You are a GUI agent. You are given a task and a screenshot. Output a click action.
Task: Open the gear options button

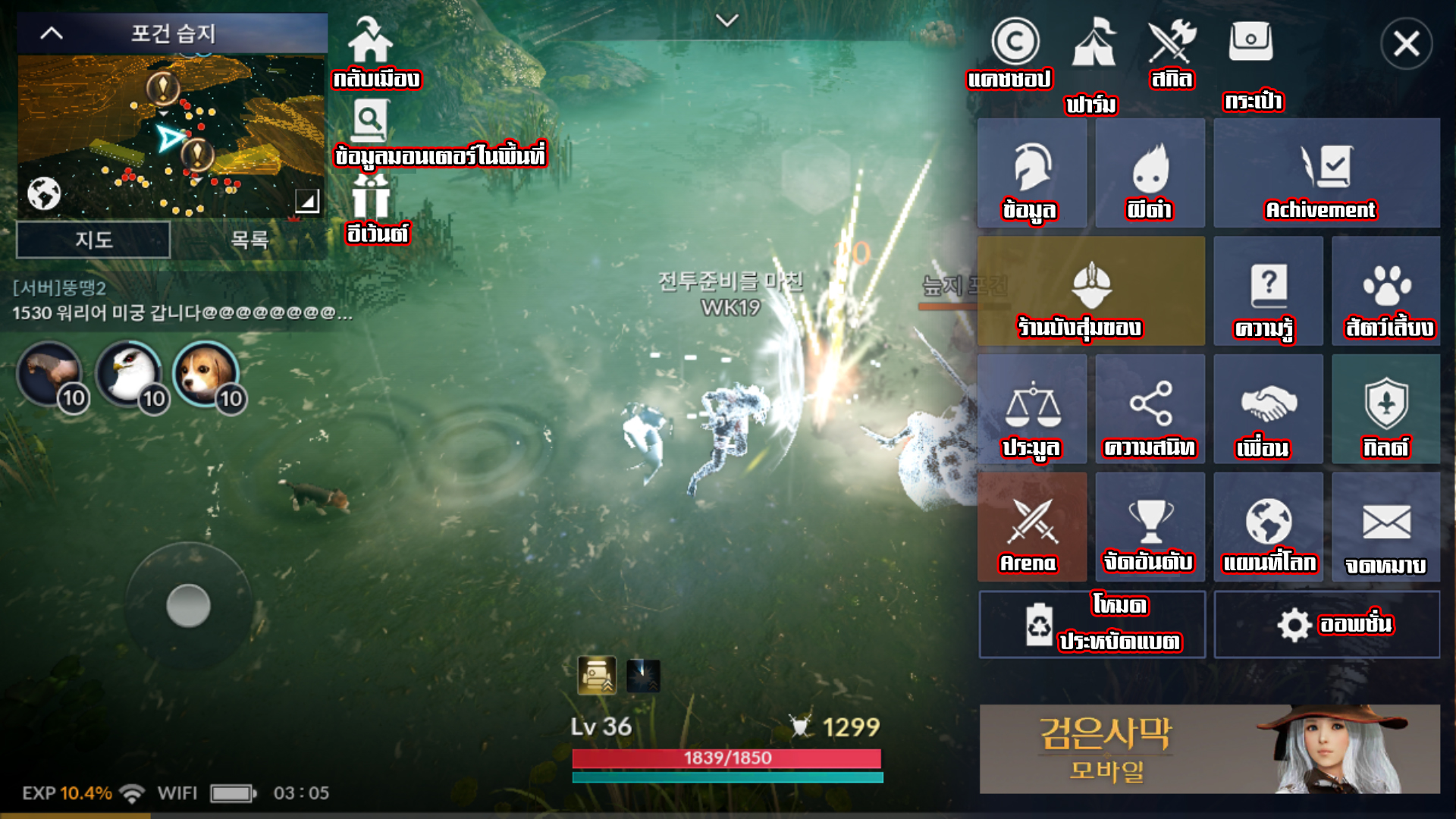tap(1326, 625)
